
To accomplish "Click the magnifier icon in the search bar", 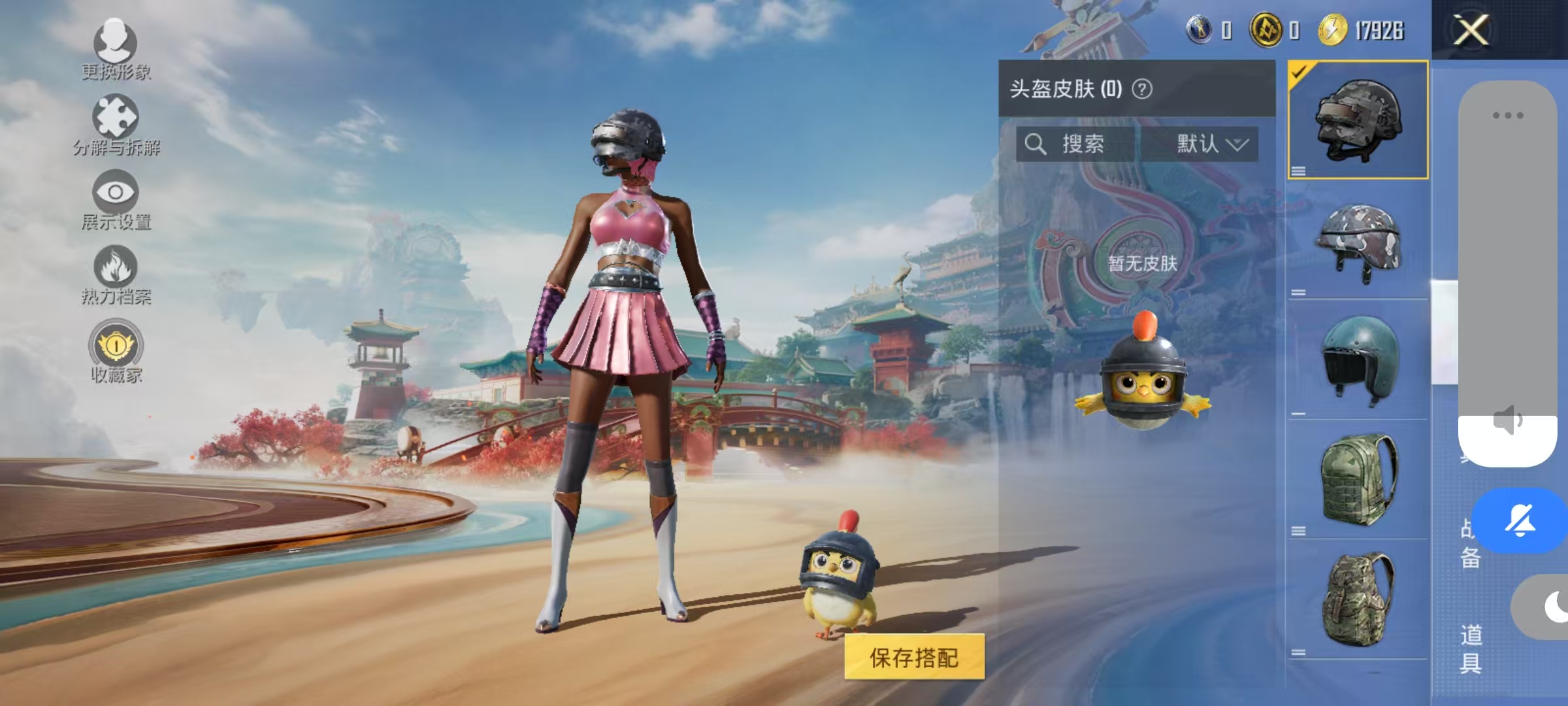I will 1036,145.
